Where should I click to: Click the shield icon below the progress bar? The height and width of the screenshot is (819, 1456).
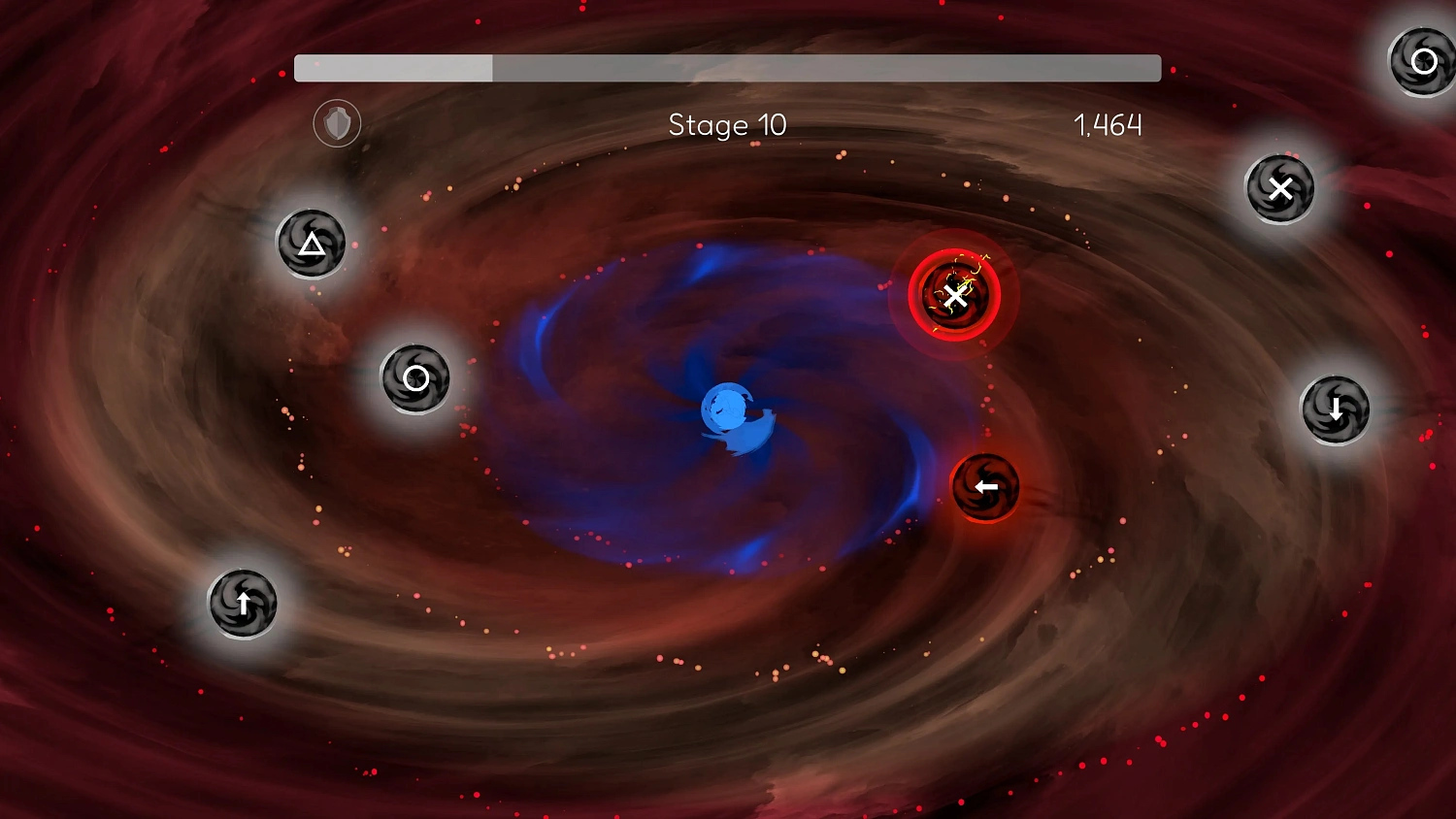[336, 124]
